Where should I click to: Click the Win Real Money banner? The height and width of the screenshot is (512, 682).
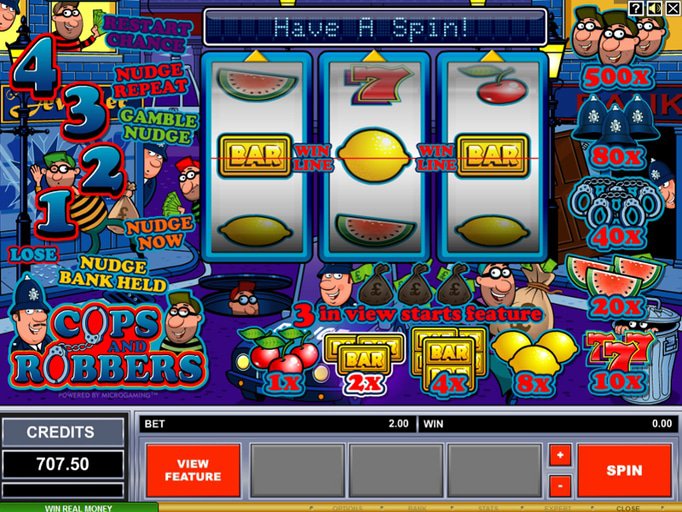point(79,506)
